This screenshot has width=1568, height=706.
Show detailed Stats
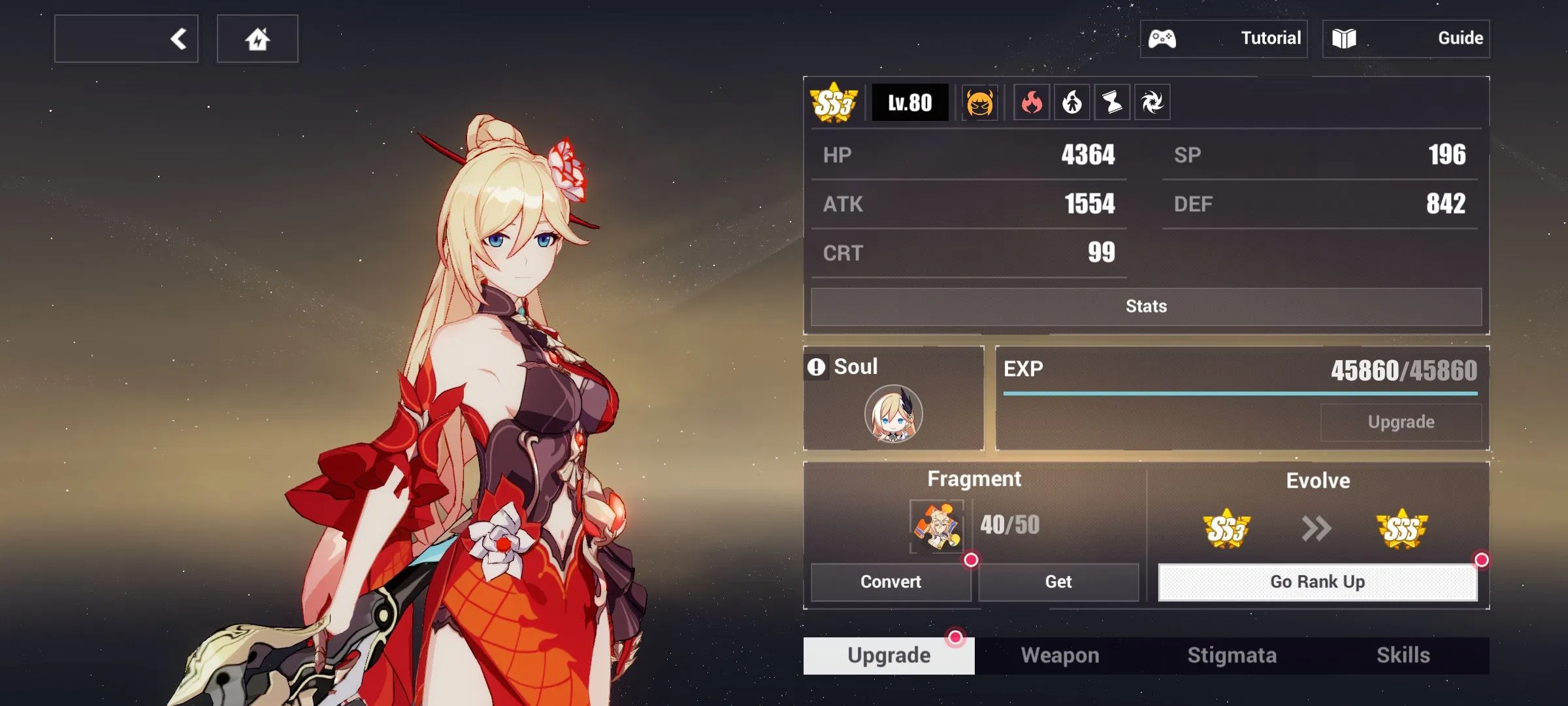click(1146, 307)
